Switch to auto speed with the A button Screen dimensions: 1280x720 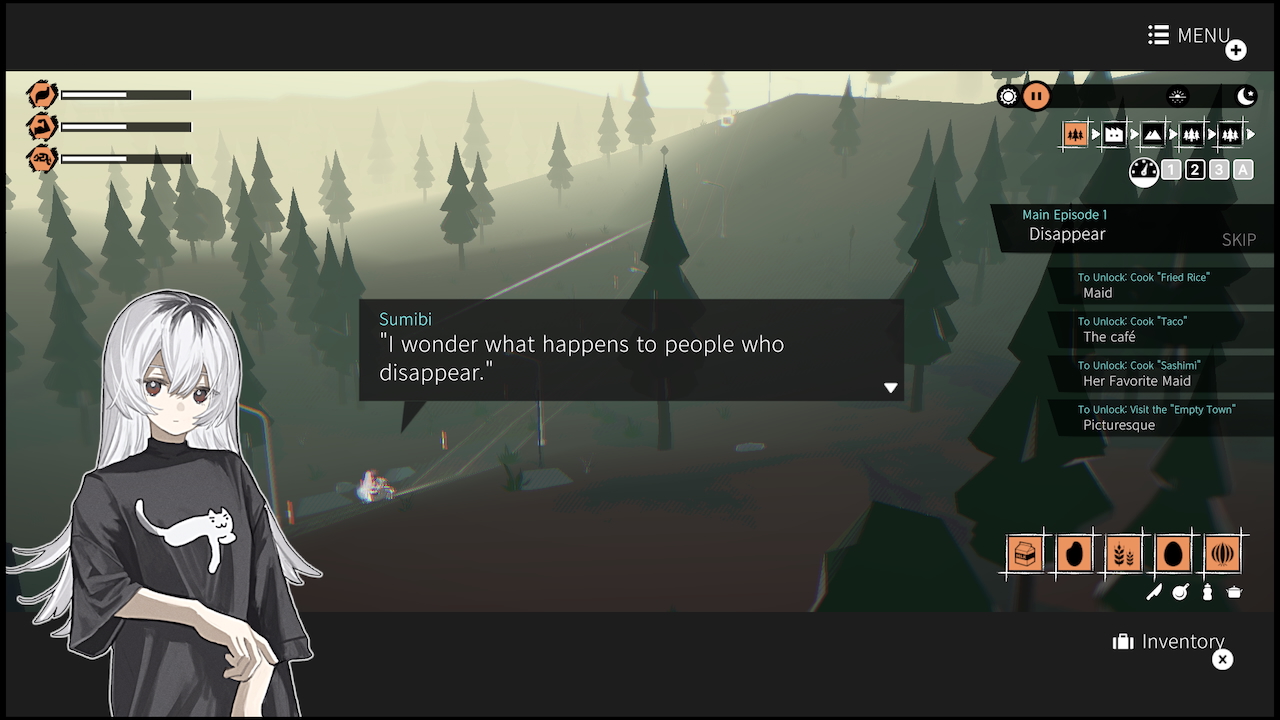(1241, 169)
